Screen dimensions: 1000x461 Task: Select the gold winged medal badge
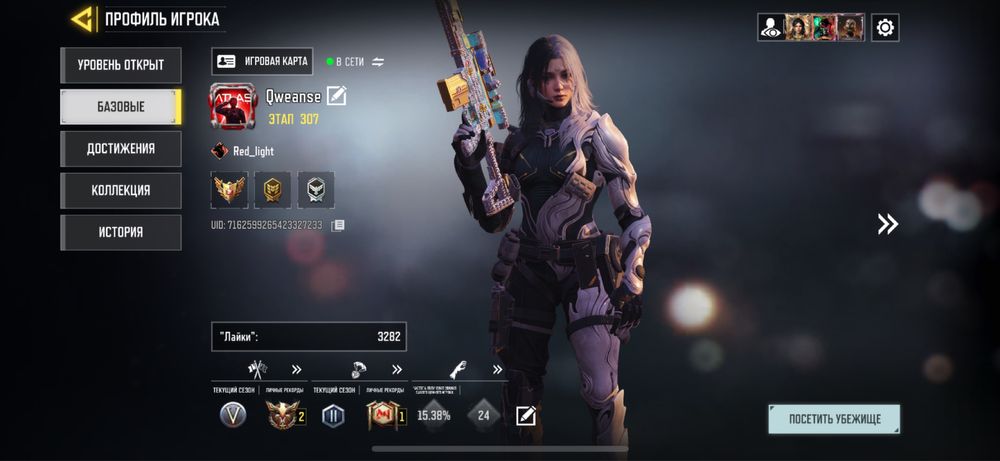(229, 189)
